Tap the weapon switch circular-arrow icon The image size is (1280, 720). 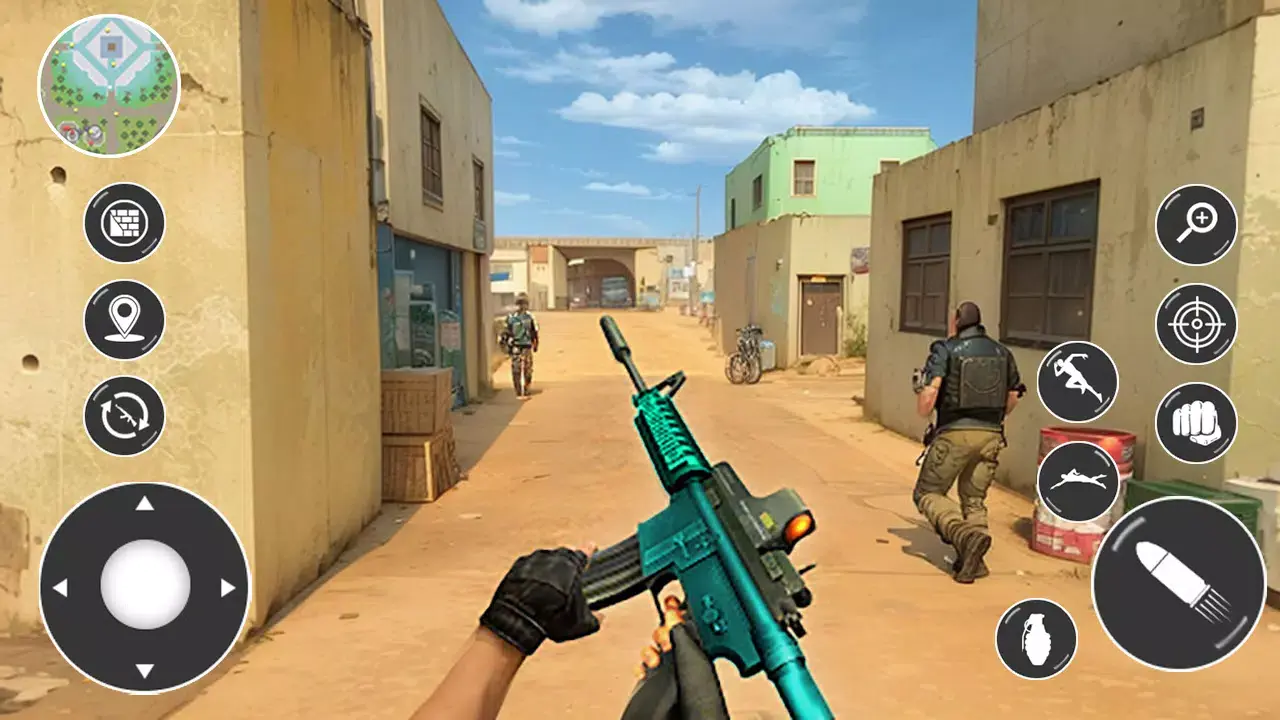pos(124,418)
